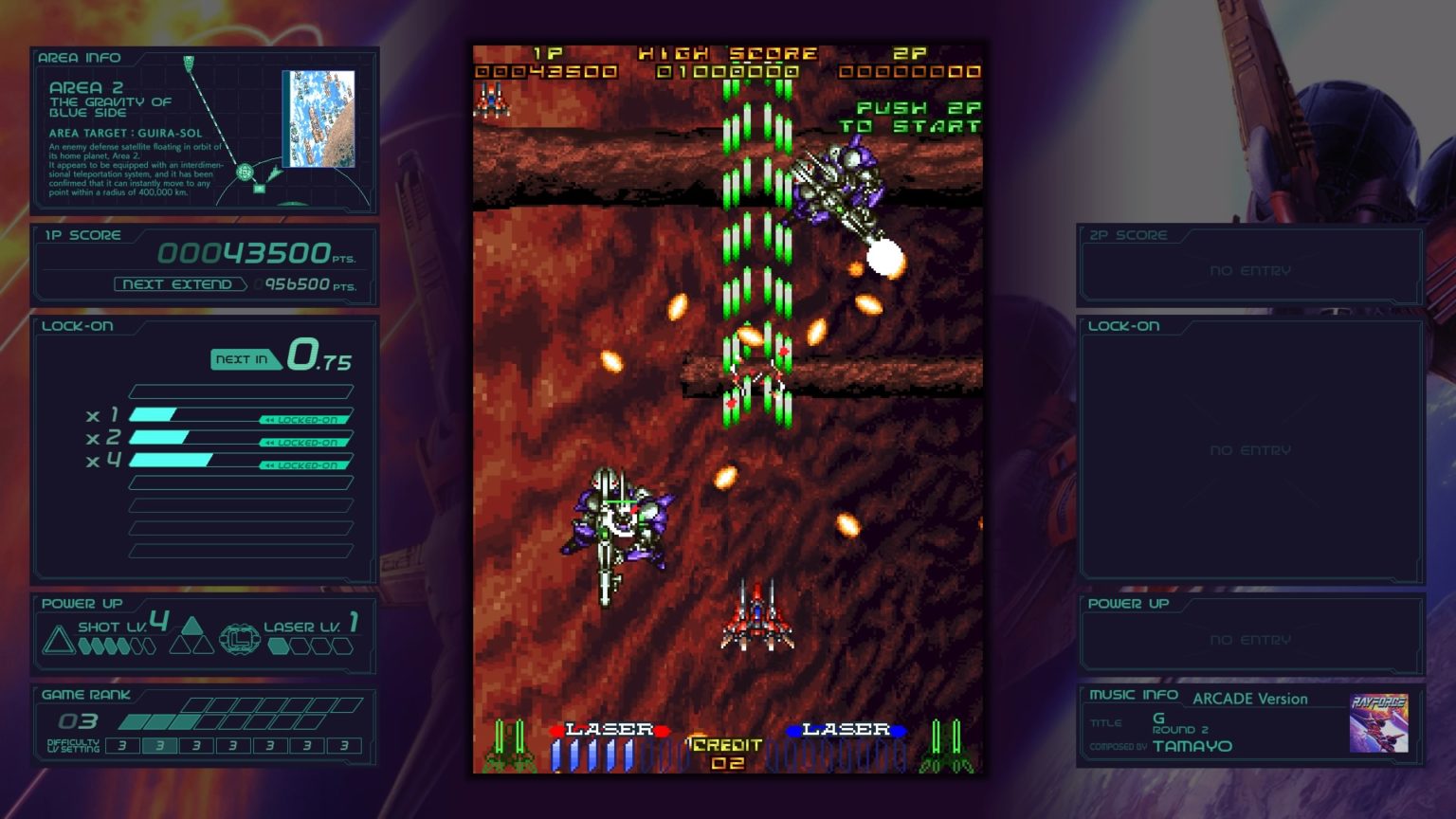Select the RayForce album cover thumbnail

pos(1378,722)
